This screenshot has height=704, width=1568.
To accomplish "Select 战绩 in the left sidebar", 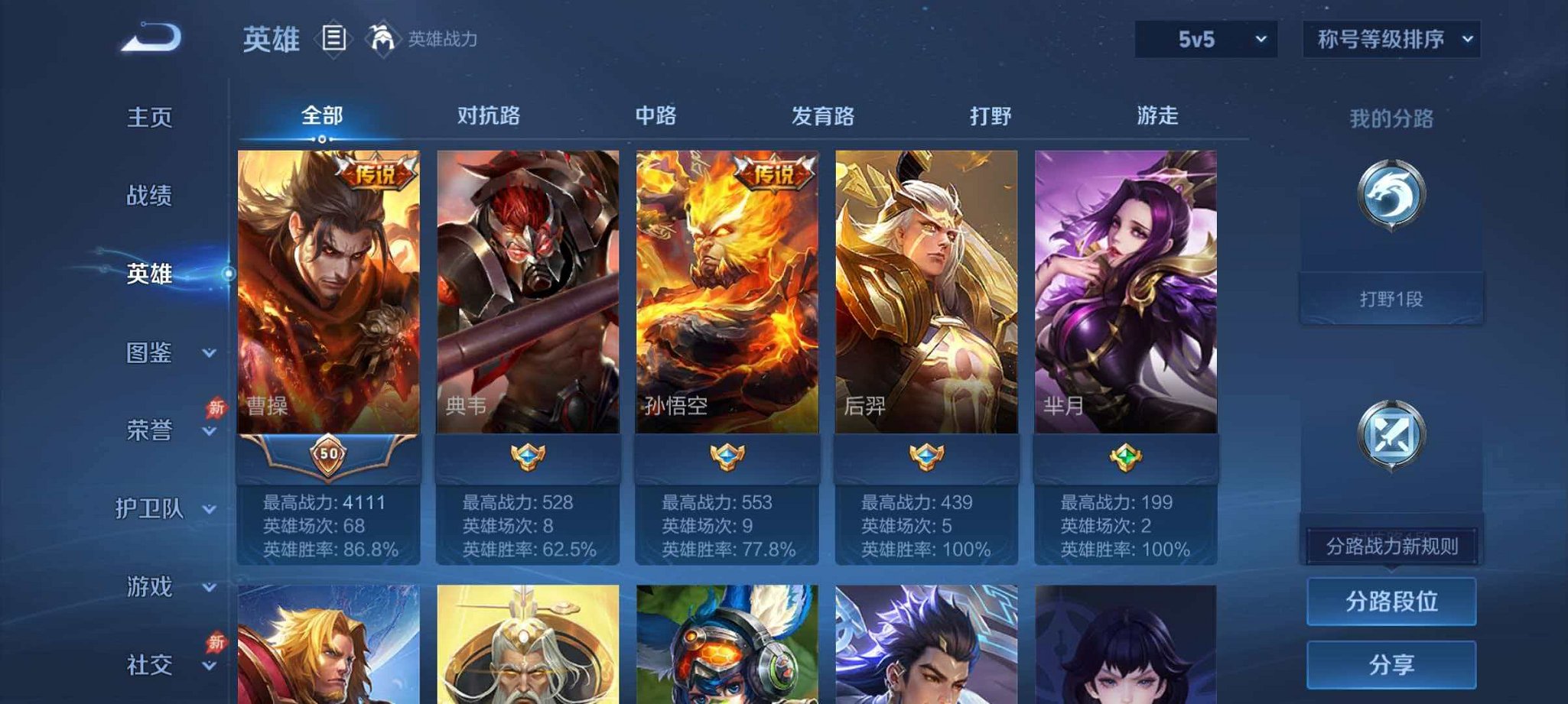I will click(151, 196).
